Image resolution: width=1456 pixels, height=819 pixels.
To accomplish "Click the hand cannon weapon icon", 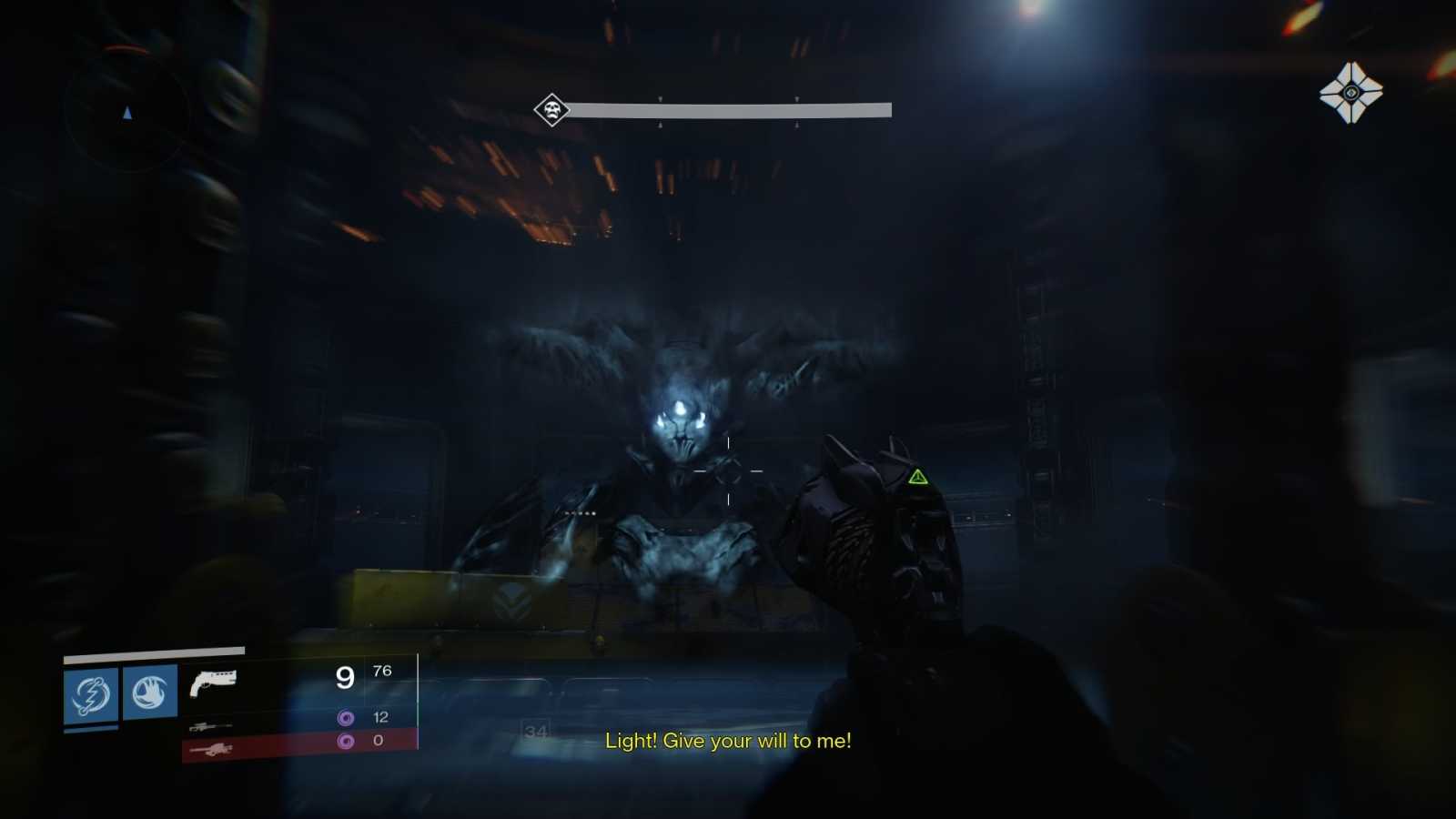I will (213, 682).
